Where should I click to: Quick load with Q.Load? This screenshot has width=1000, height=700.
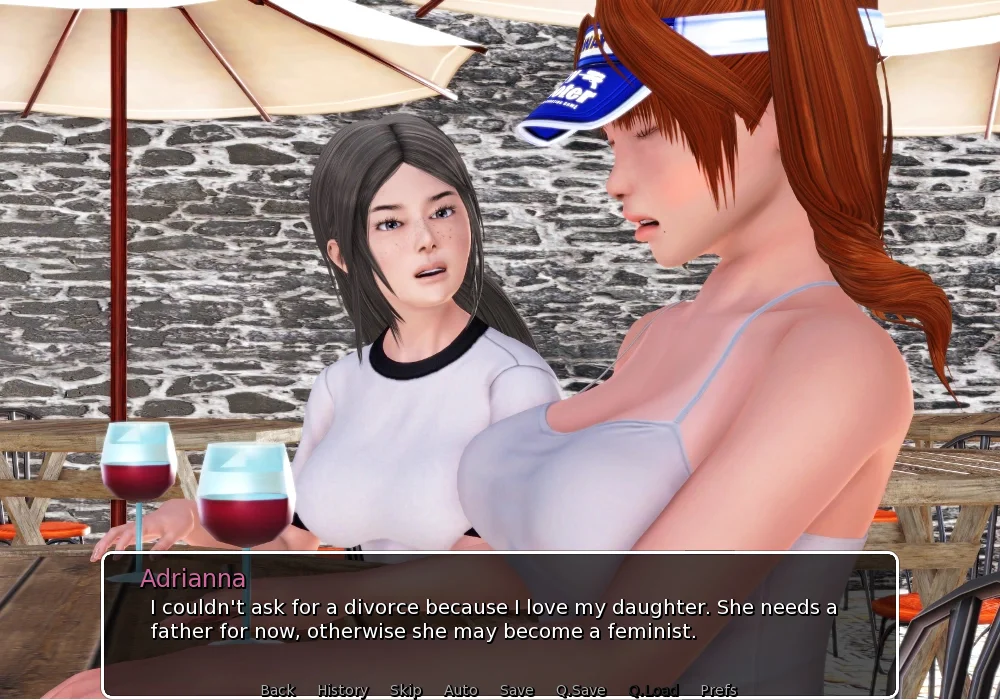point(653,690)
